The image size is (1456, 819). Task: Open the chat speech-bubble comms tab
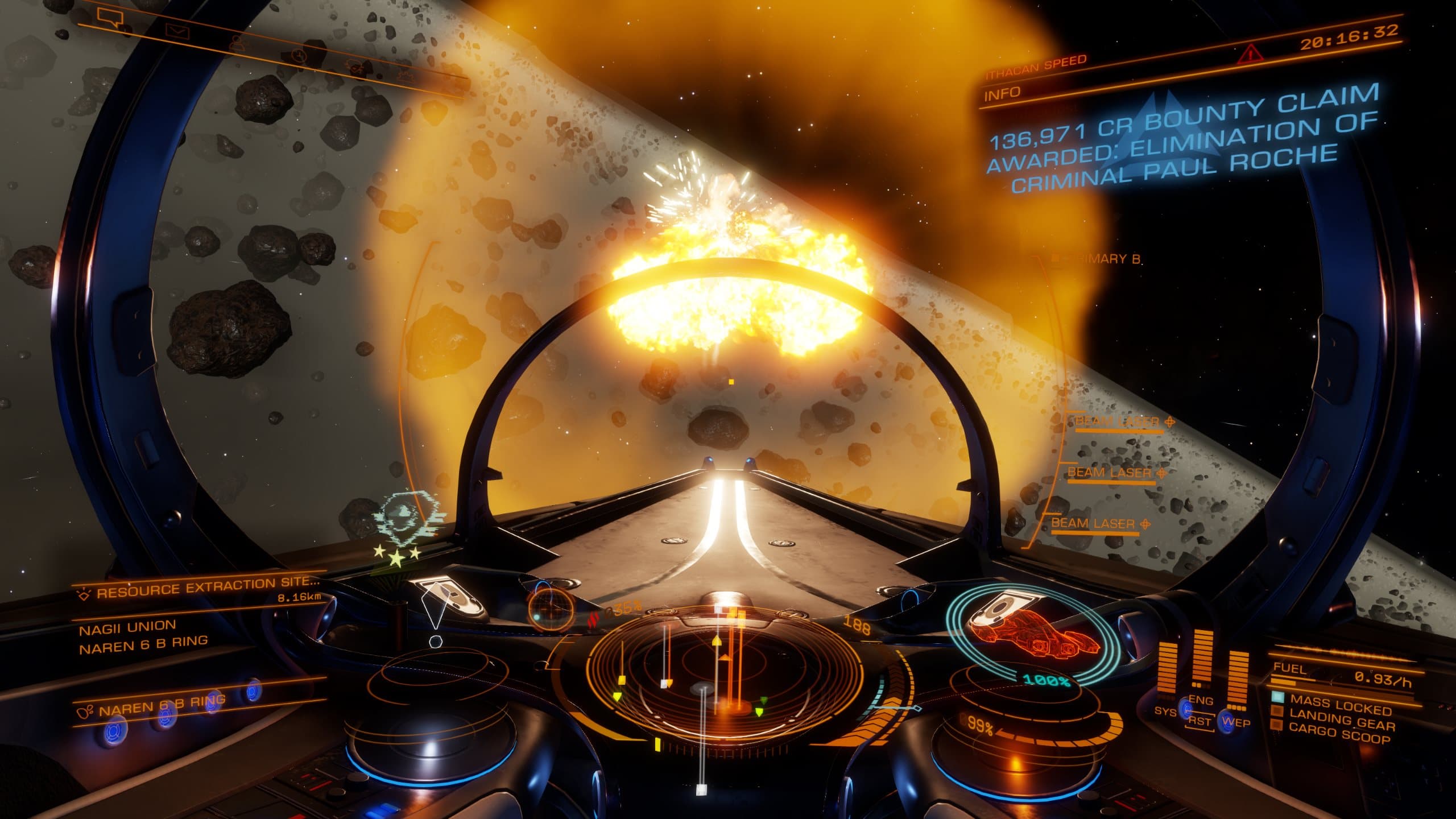(x=109, y=18)
